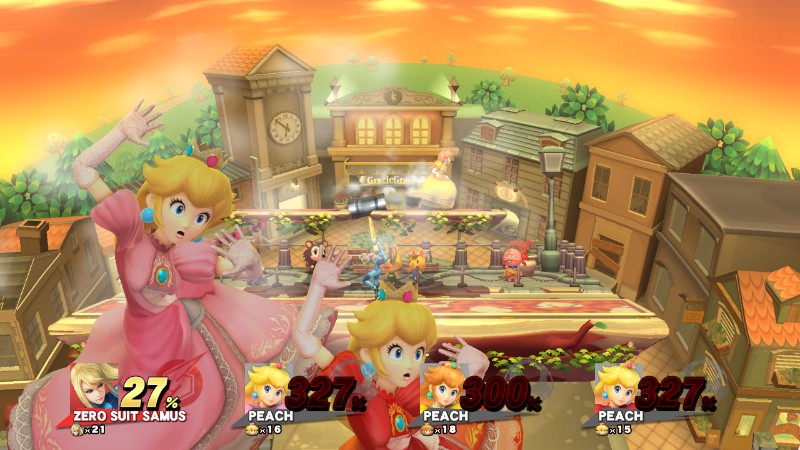800x450 pixels.
Task: Select the Peach portrait with 15 stocks
Action: coord(617,385)
